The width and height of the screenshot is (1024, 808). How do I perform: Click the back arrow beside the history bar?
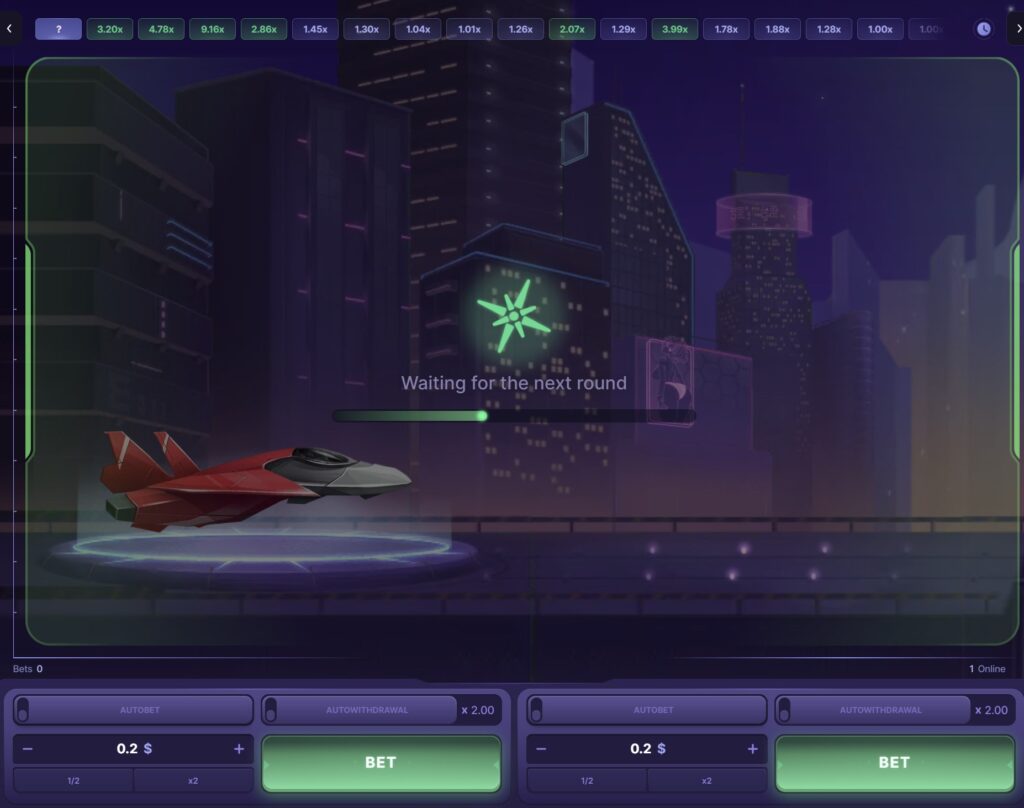[x=9, y=29]
